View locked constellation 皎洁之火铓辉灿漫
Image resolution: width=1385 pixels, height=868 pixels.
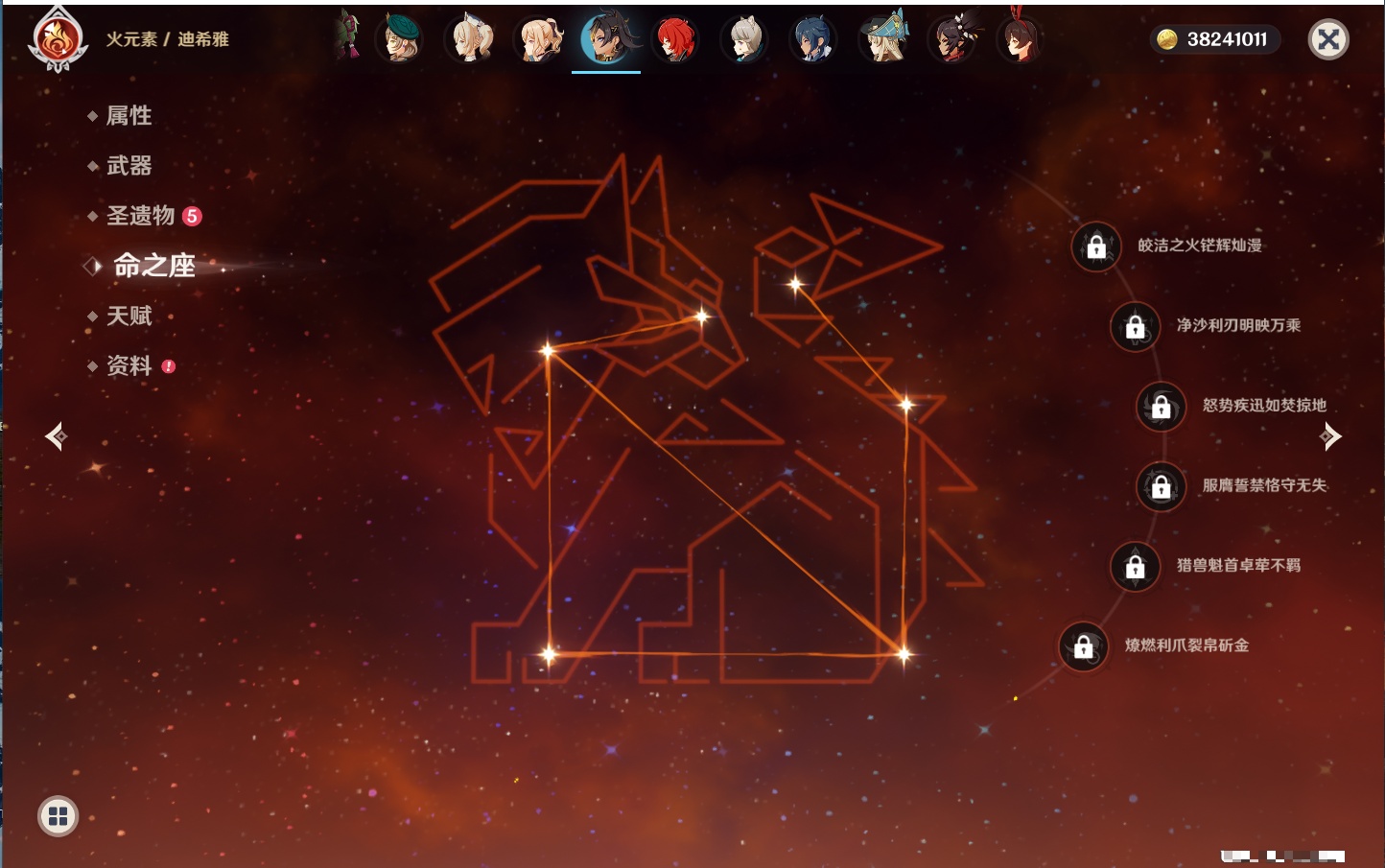click(1096, 246)
